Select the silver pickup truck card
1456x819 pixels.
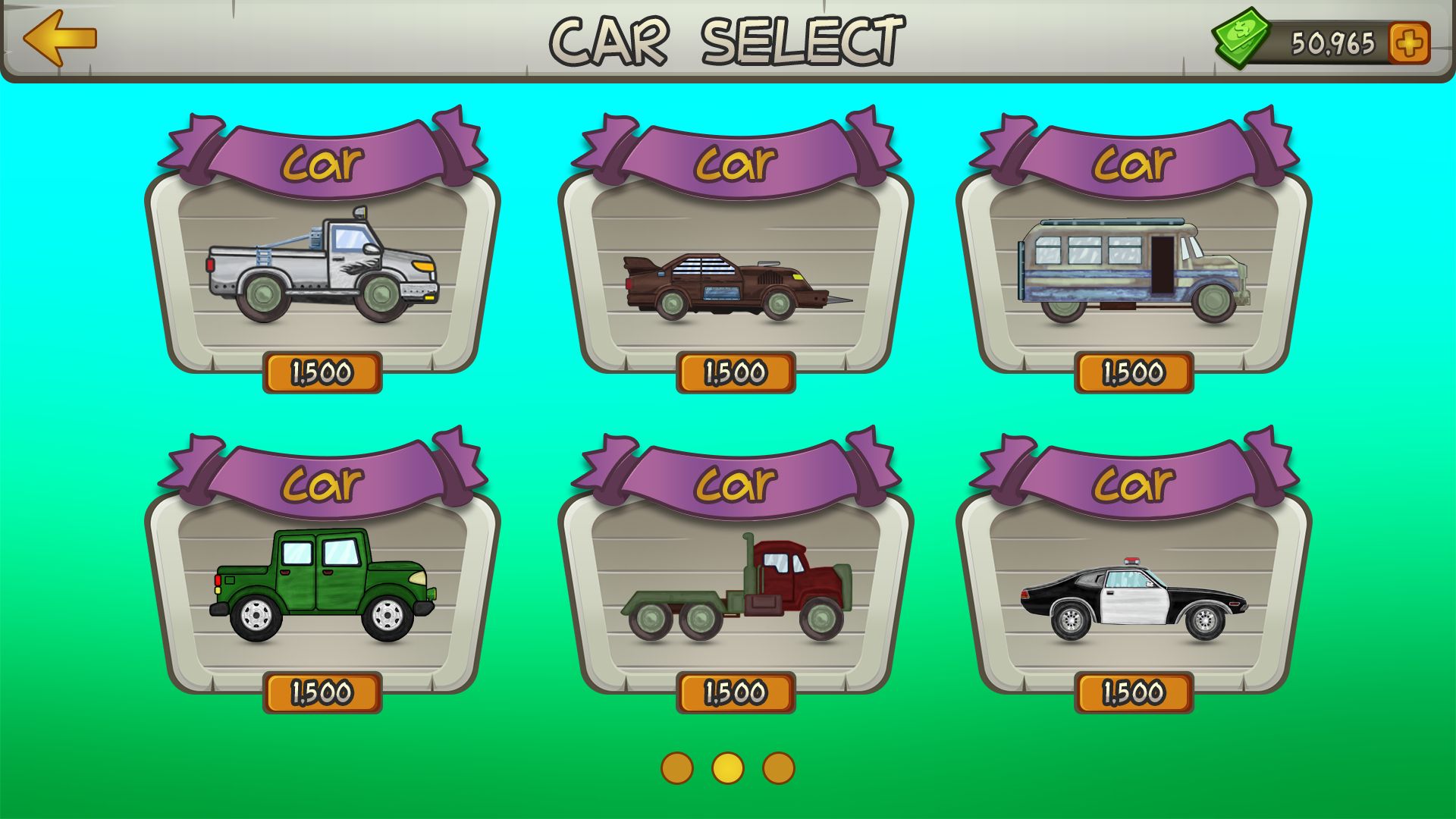click(322, 265)
